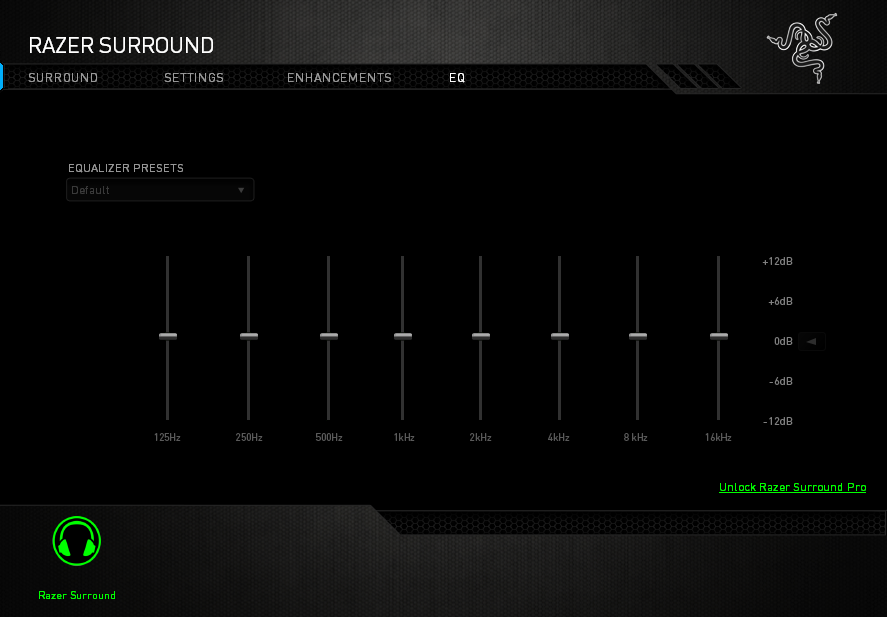Open the Settings tab
Viewport: 887px width, 617px height.
(194, 78)
